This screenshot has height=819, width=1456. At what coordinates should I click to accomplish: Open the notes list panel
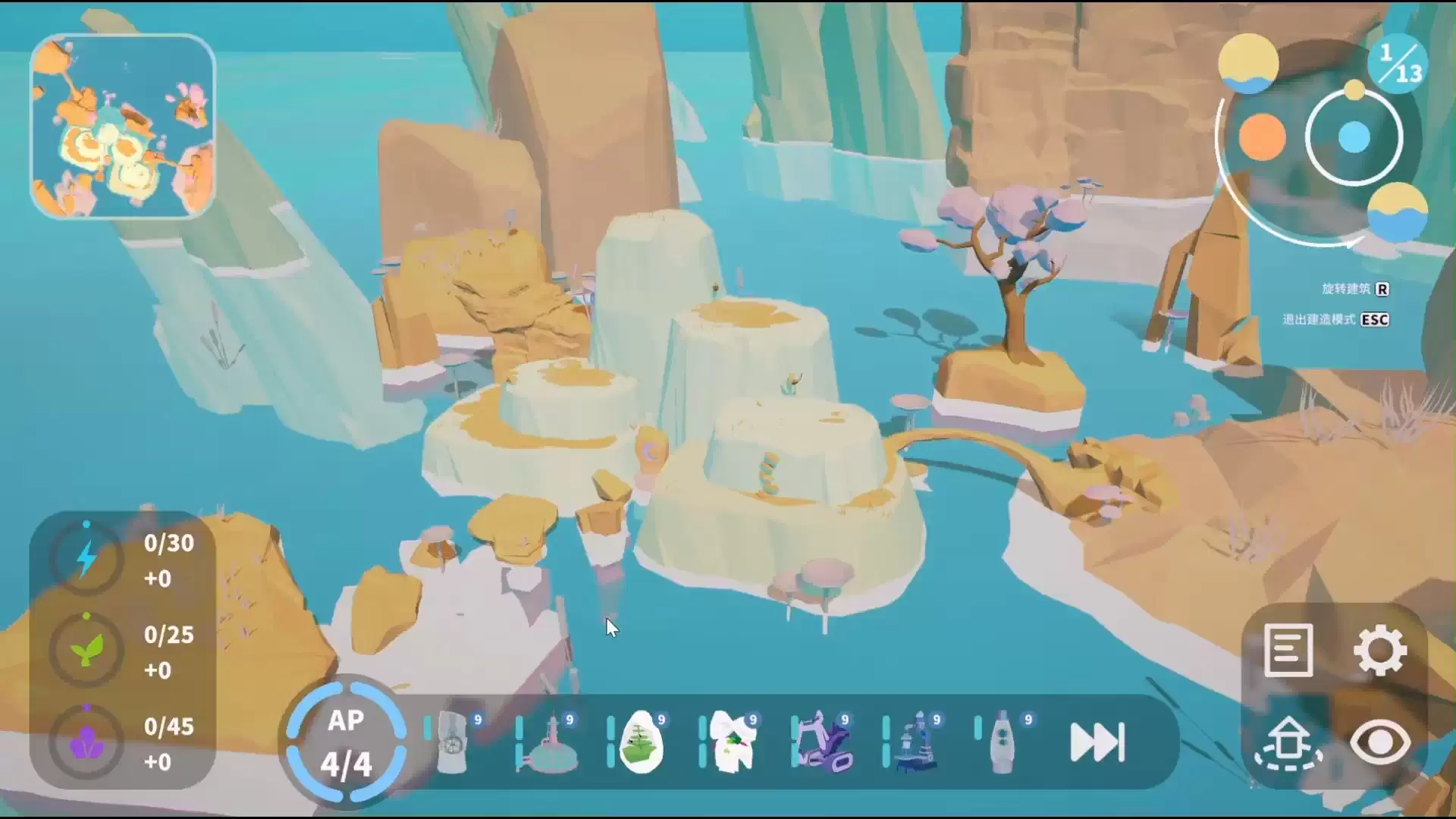[x=1288, y=650]
